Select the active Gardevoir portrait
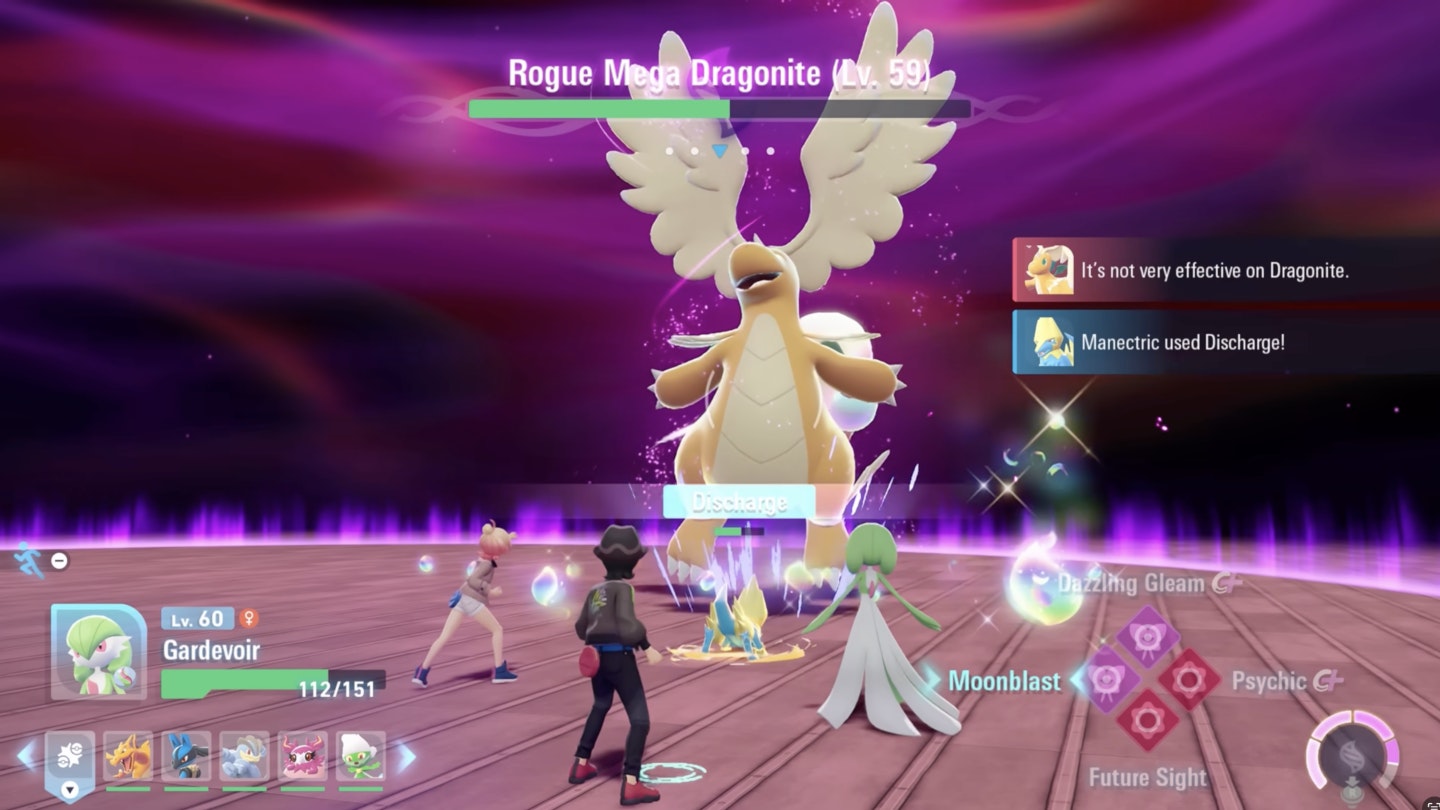Screen dimensions: 1440x810 coord(98,651)
